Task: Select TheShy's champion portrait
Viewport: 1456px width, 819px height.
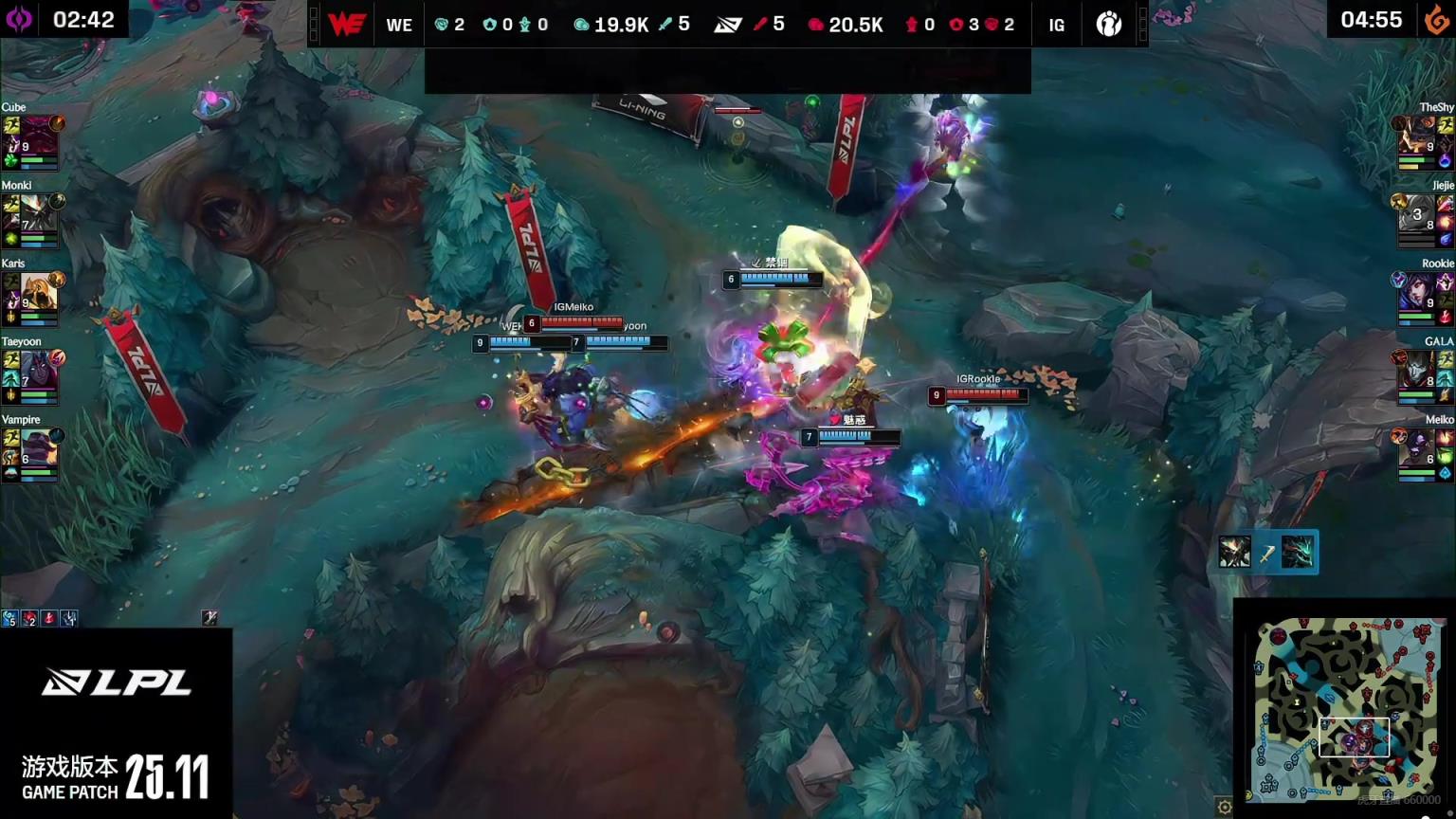Action: (x=1415, y=136)
